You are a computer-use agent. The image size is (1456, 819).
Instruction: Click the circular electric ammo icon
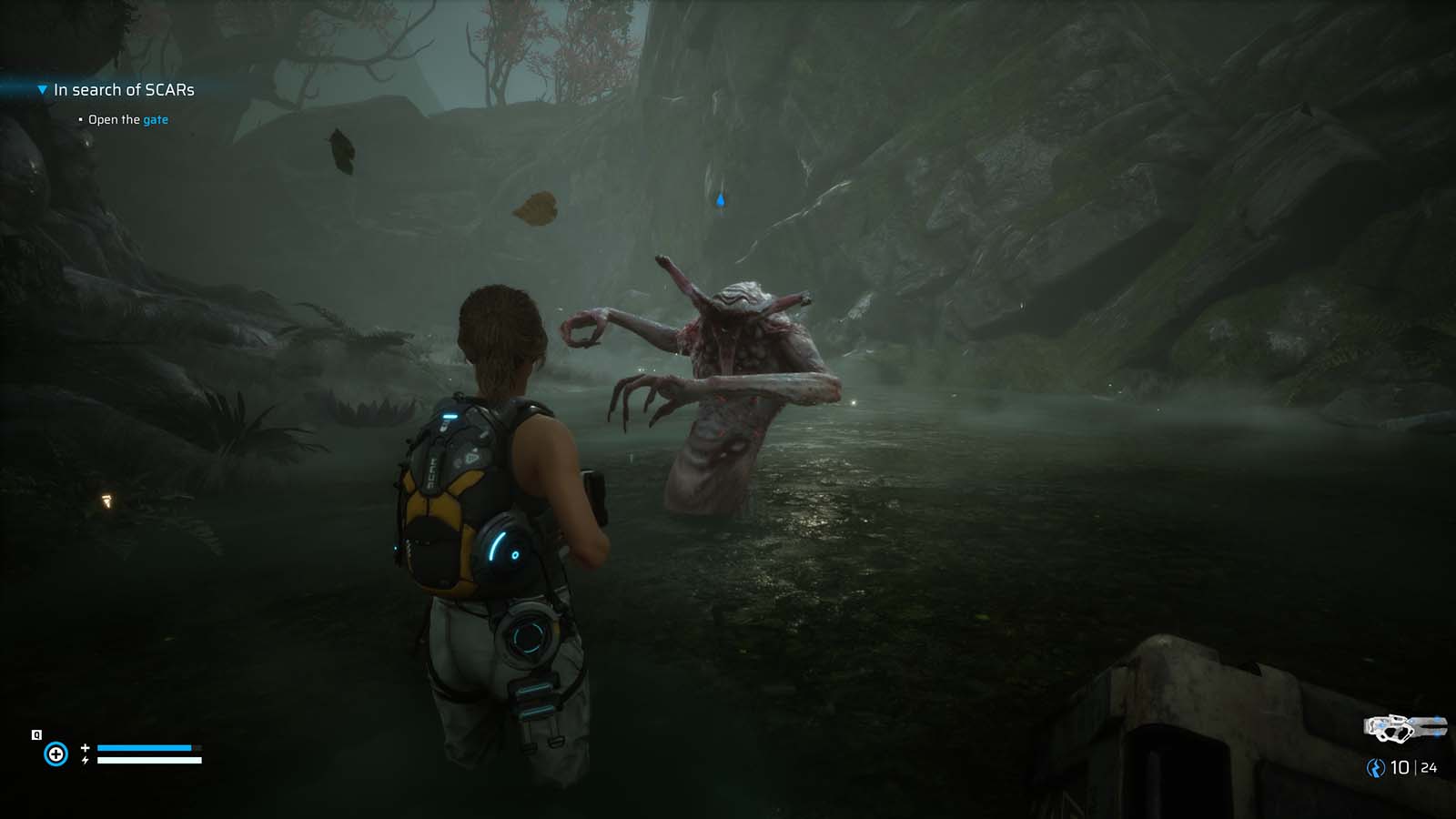pyautogui.click(x=1374, y=767)
